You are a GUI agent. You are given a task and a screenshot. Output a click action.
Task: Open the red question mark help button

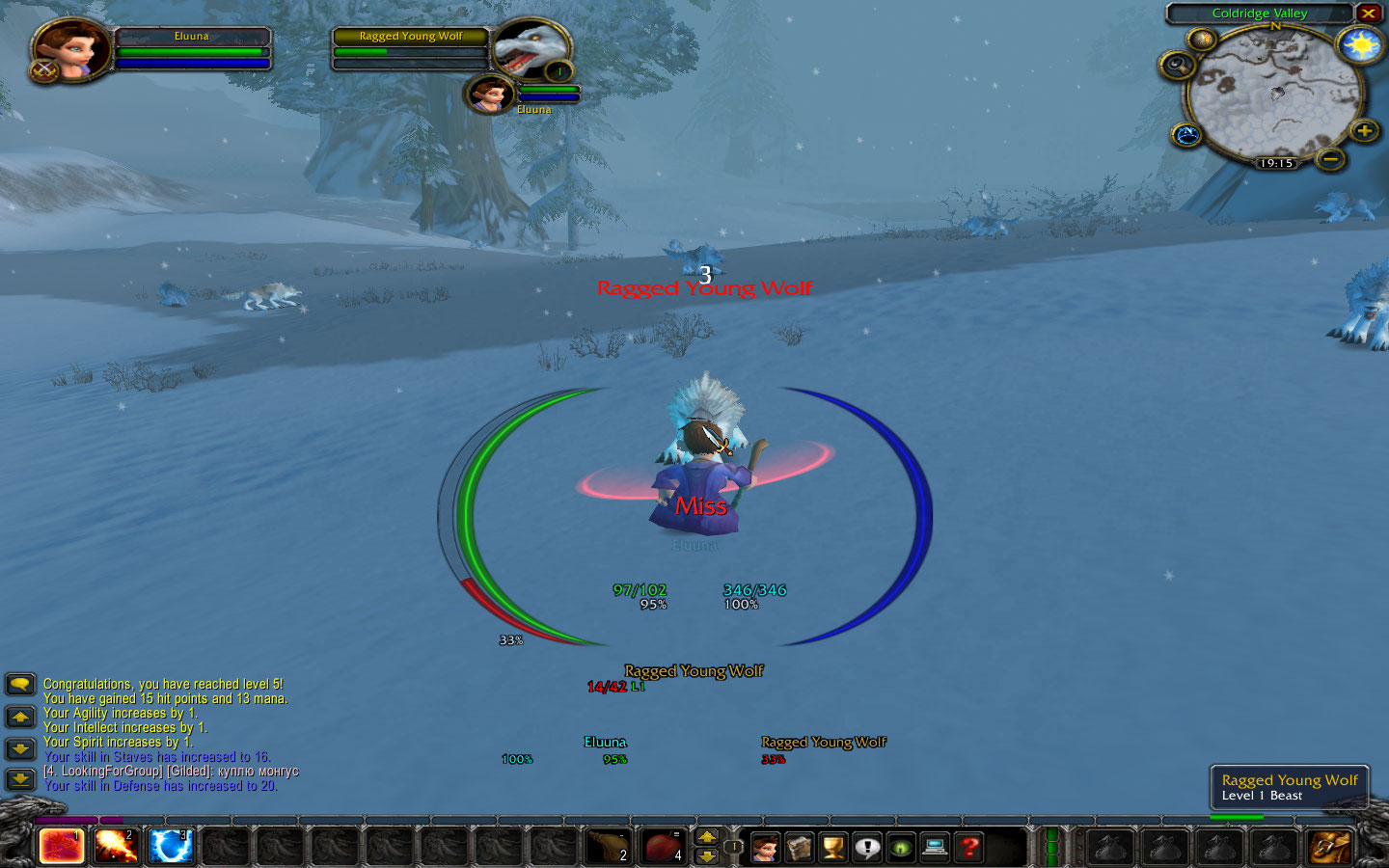969,848
